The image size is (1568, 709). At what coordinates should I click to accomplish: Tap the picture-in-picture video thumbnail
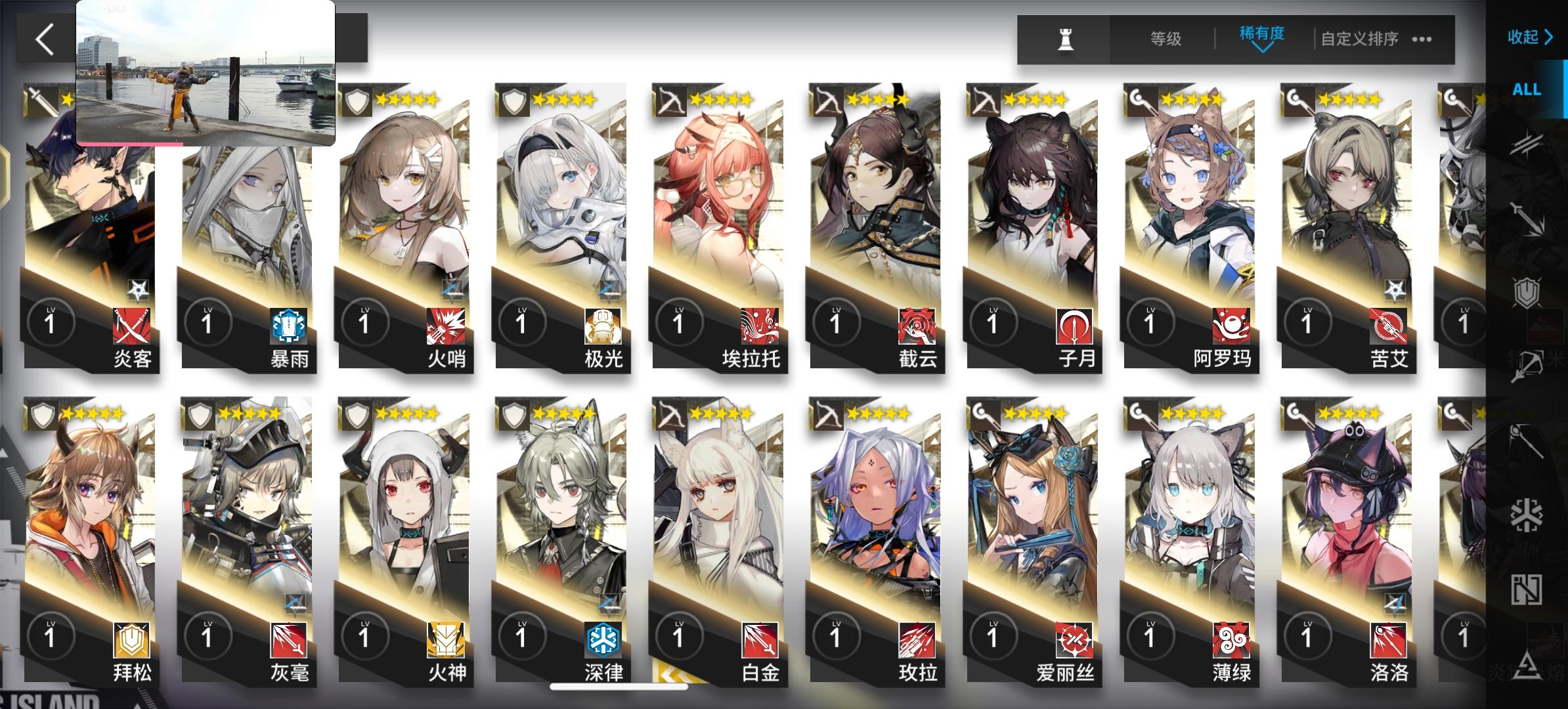pos(206,72)
